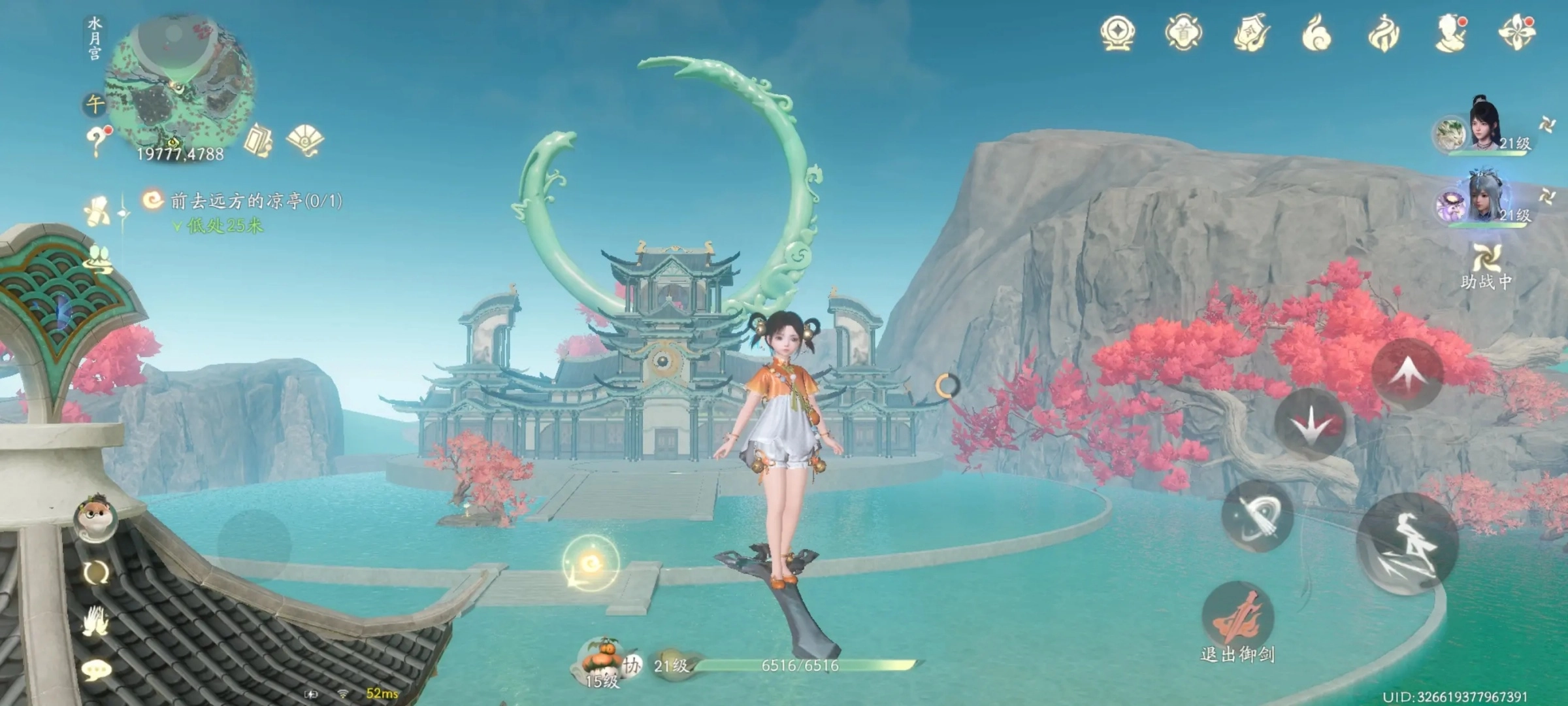Image resolution: width=1568 pixels, height=706 pixels.
Task: Open the 首 badge menu icon
Action: 1183,33
